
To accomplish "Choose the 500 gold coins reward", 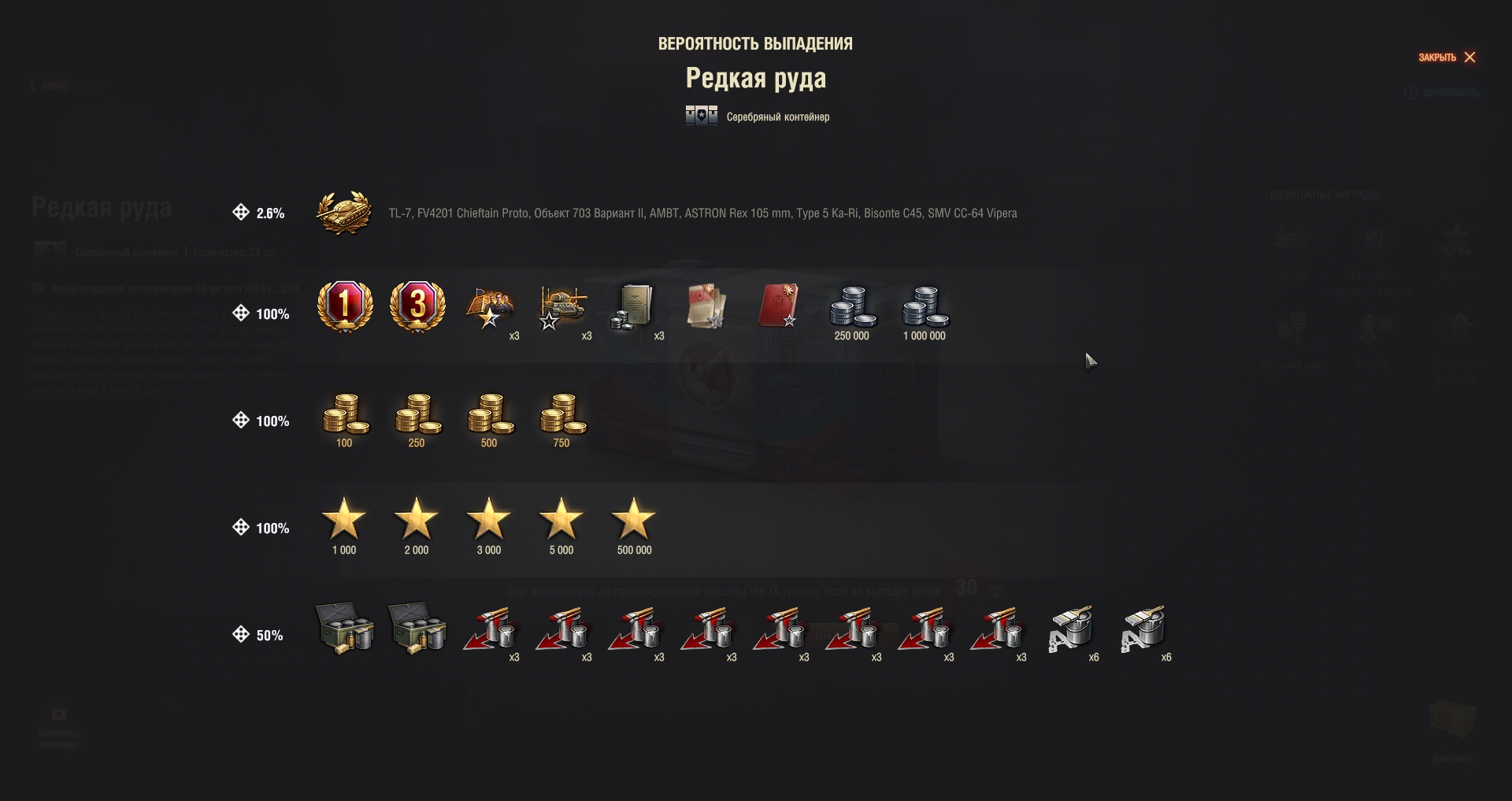I will coord(490,414).
